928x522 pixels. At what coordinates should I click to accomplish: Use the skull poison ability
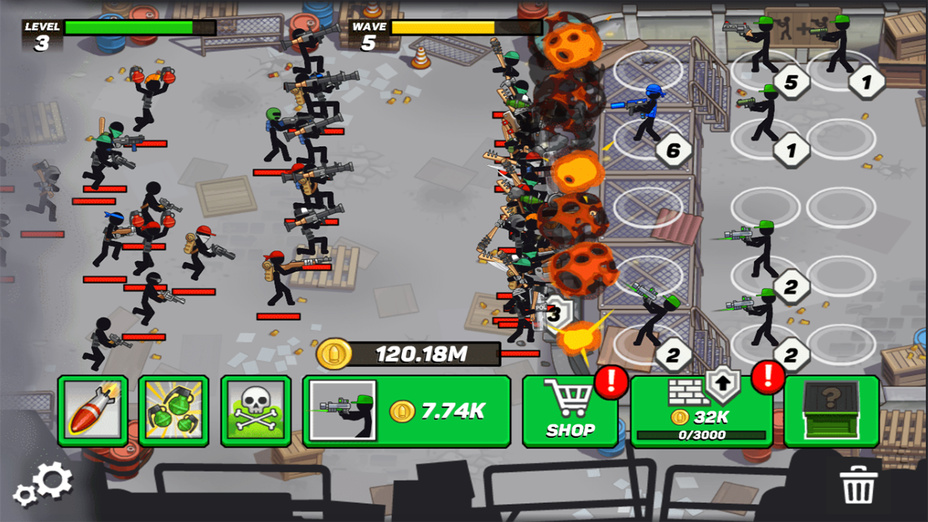click(x=256, y=410)
